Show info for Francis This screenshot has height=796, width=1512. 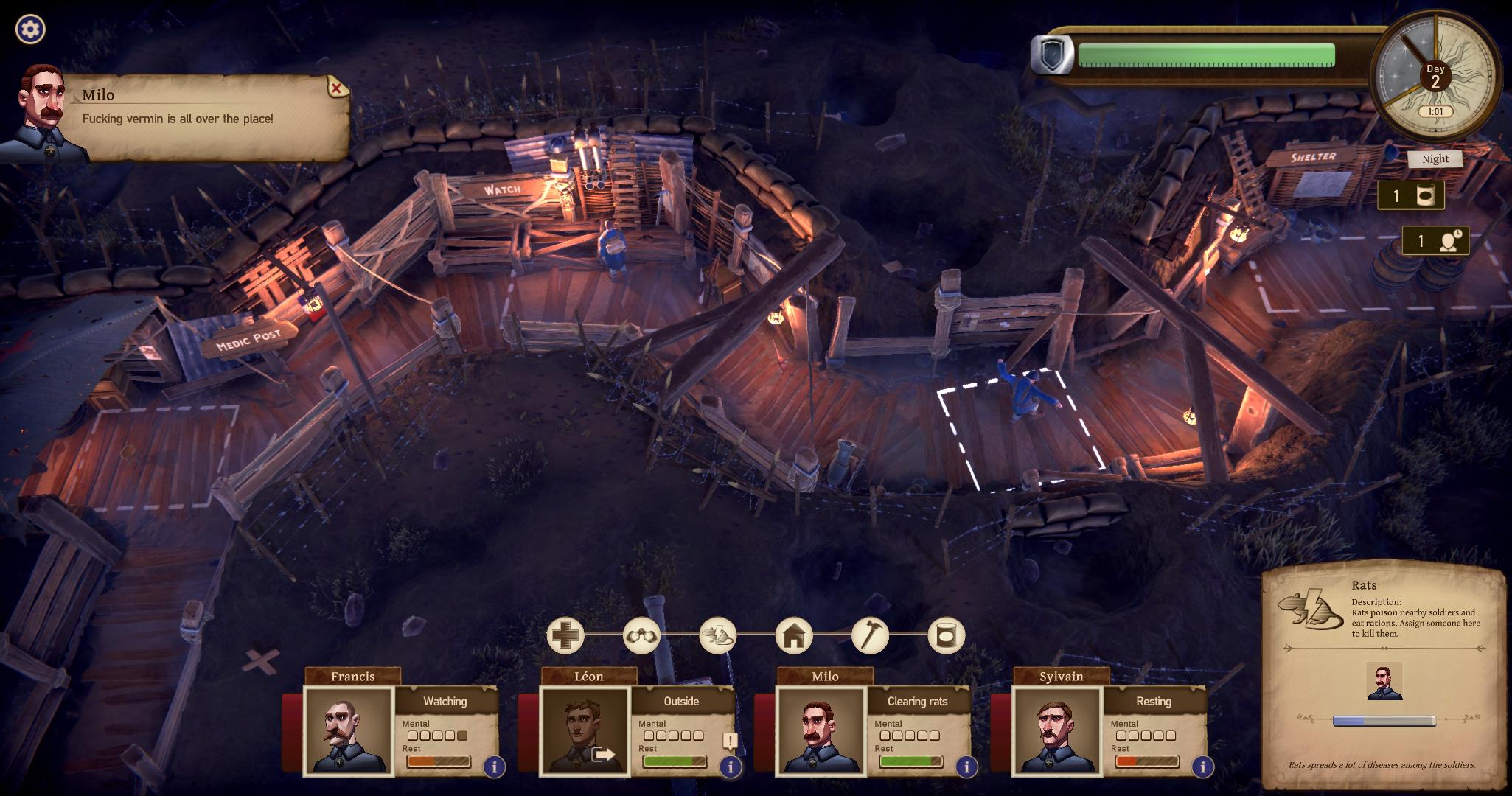pyautogui.click(x=494, y=767)
